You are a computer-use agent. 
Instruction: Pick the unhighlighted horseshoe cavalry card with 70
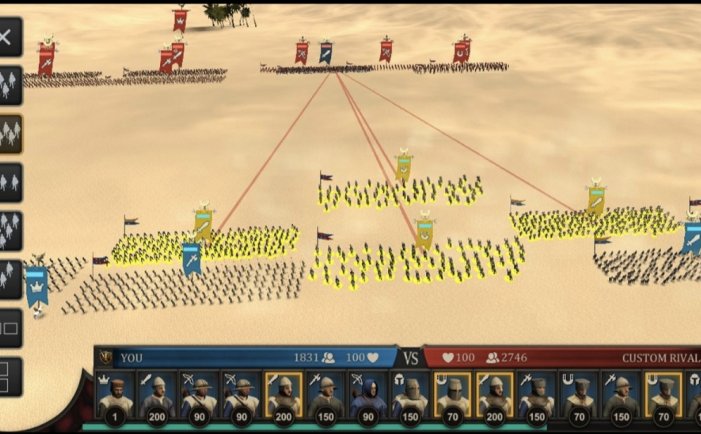coord(580,395)
